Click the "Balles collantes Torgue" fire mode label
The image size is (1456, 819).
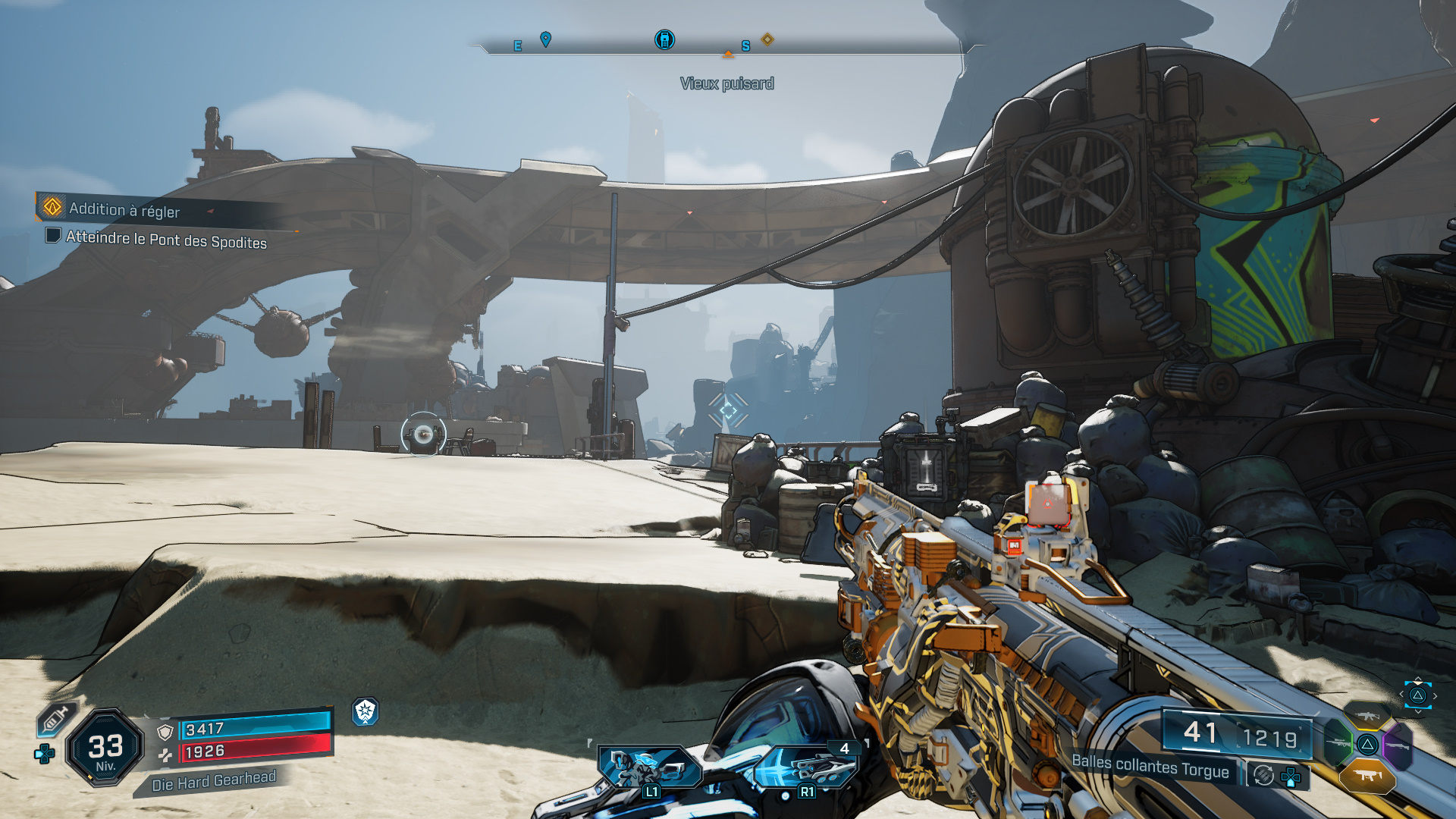(x=1150, y=766)
